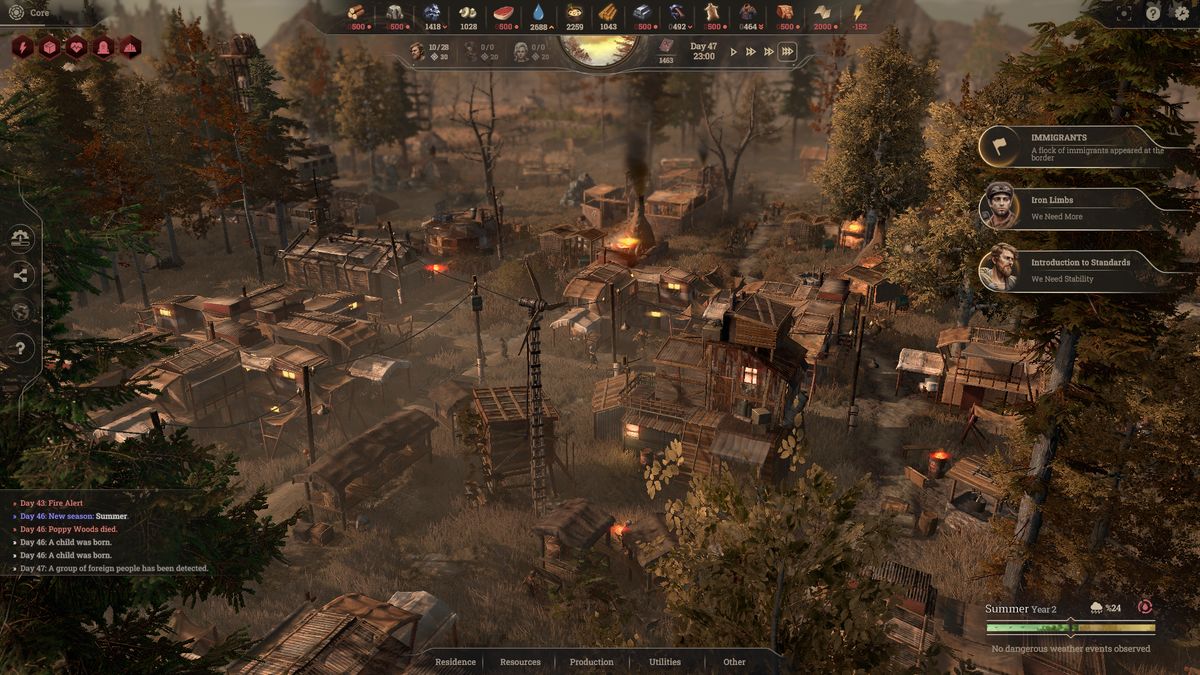Open the red book research icon
This screenshot has height=675, width=1200.
[x=665, y=46]
